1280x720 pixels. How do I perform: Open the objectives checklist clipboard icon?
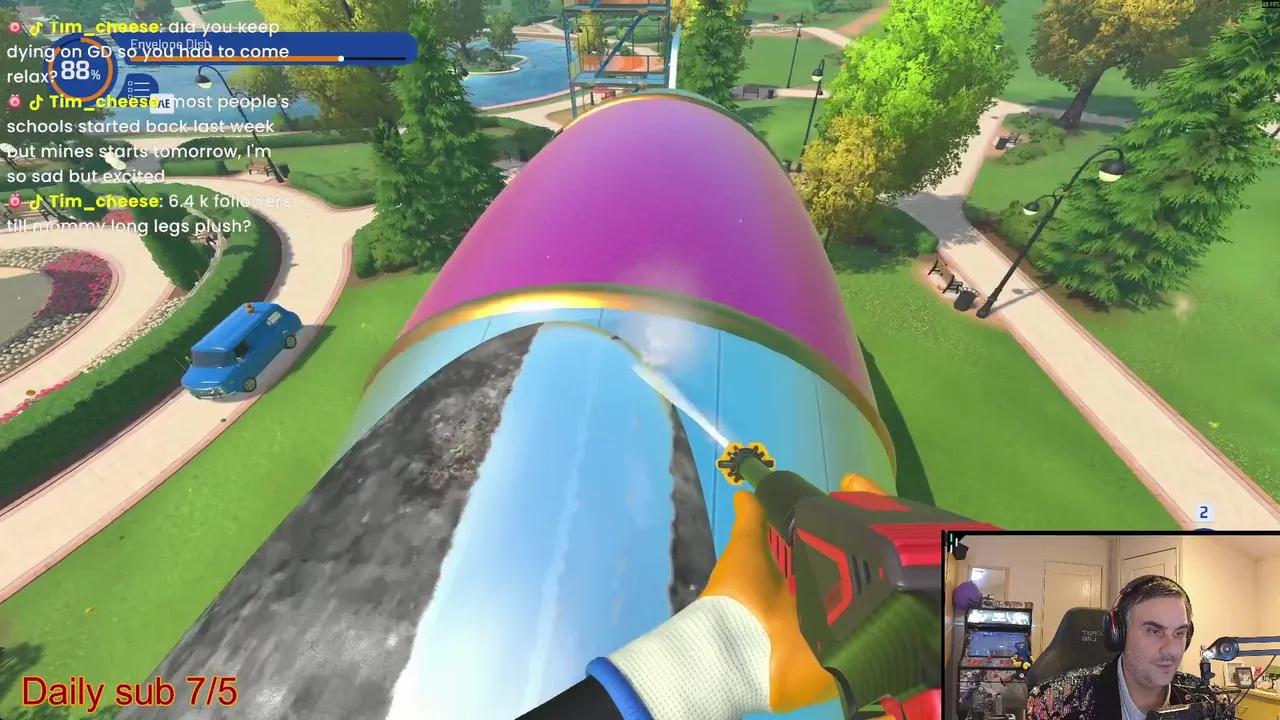(x=140, y=86)
